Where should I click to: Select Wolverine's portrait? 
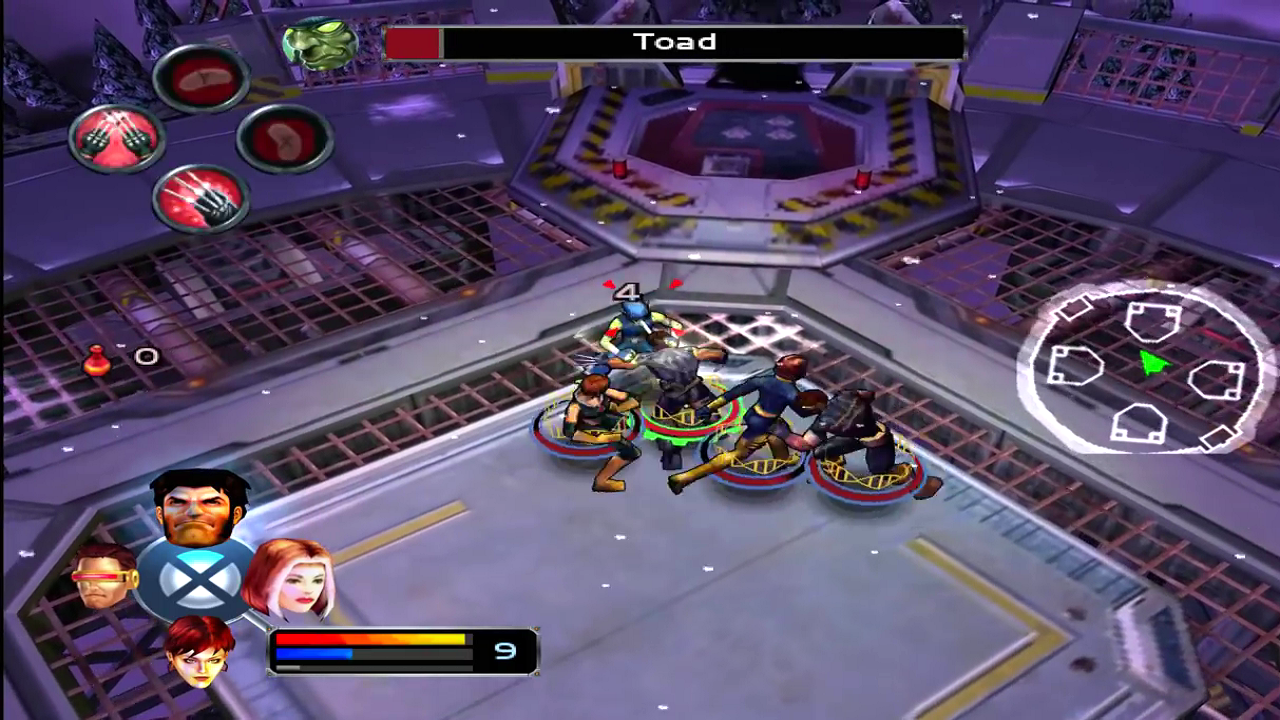(x=200, y=510)
